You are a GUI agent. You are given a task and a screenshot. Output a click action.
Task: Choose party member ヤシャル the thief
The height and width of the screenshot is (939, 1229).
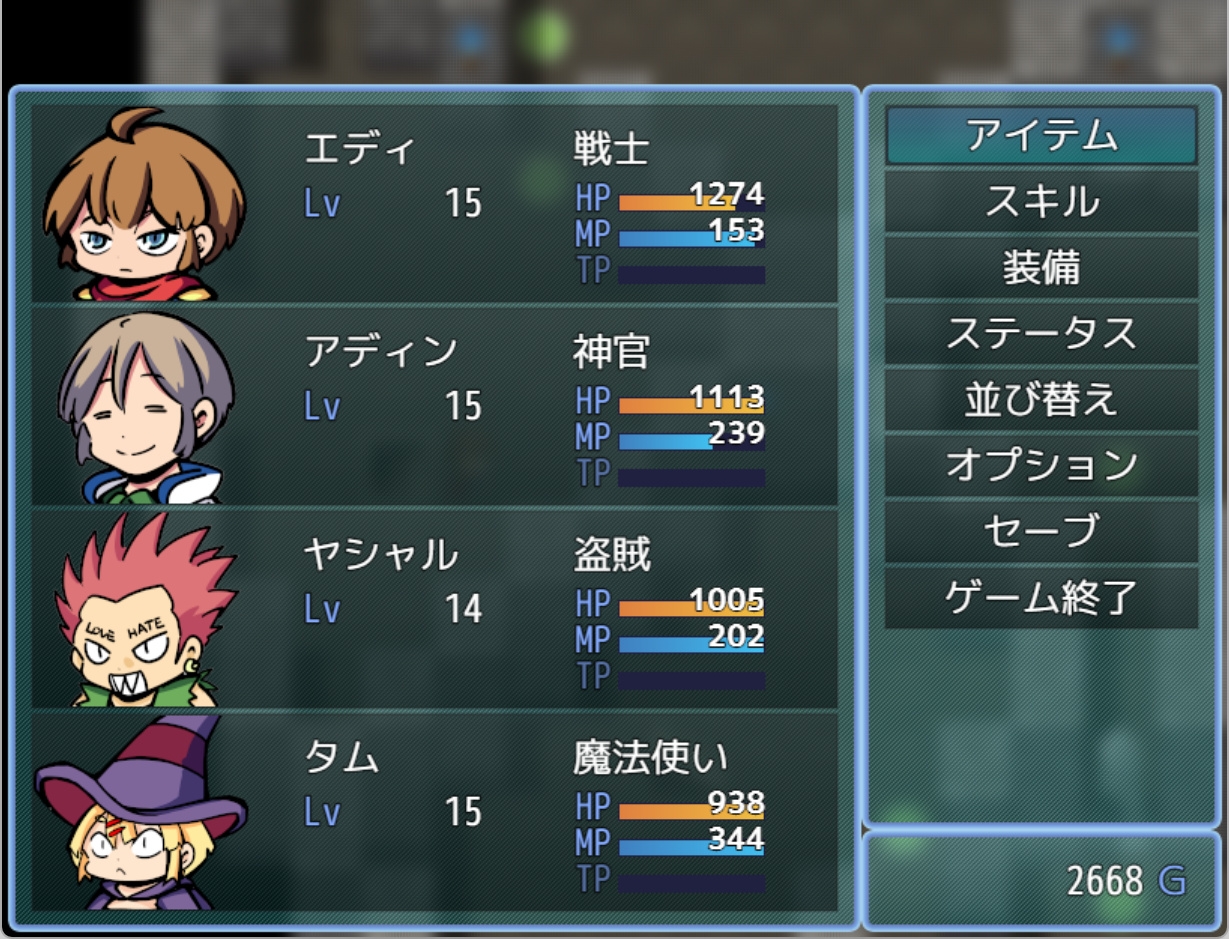point(434,608)
